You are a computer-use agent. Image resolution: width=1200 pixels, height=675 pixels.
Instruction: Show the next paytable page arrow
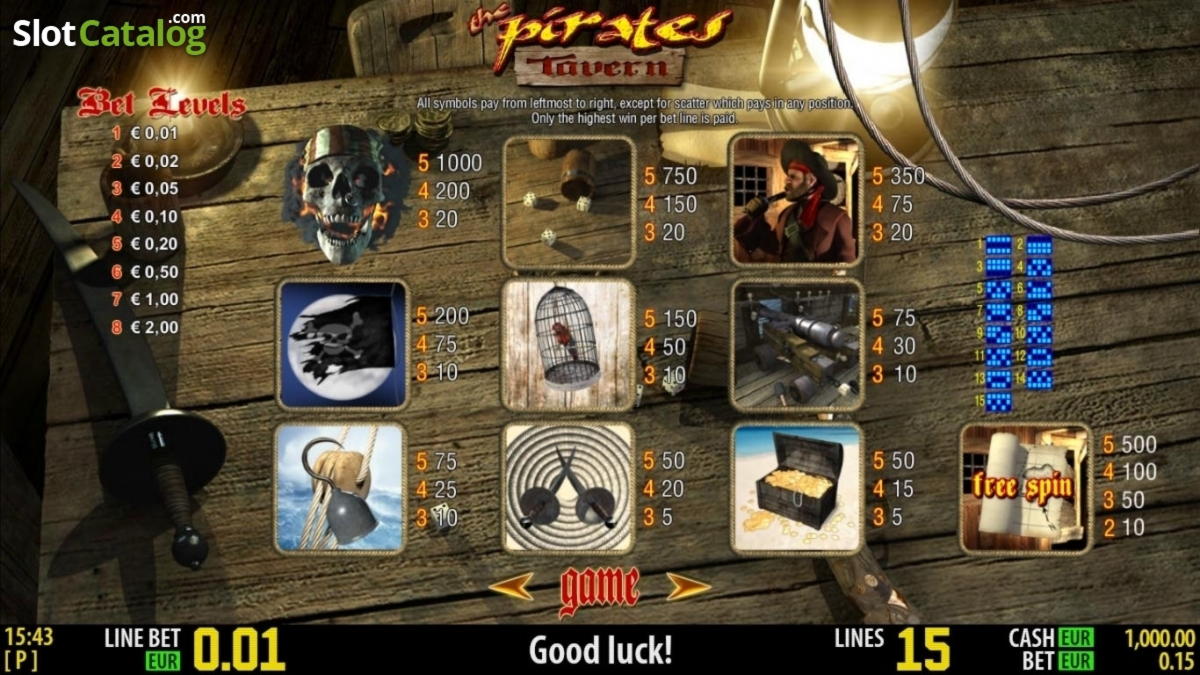point(688,587)
